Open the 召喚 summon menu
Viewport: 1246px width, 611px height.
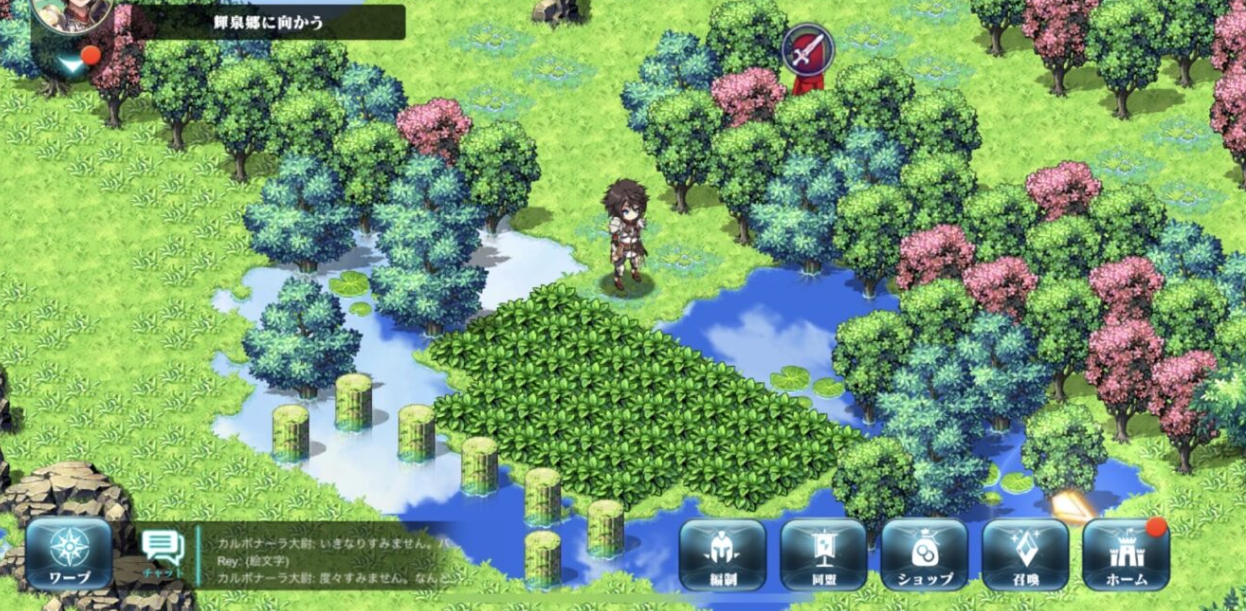[x=1025, y=554]
